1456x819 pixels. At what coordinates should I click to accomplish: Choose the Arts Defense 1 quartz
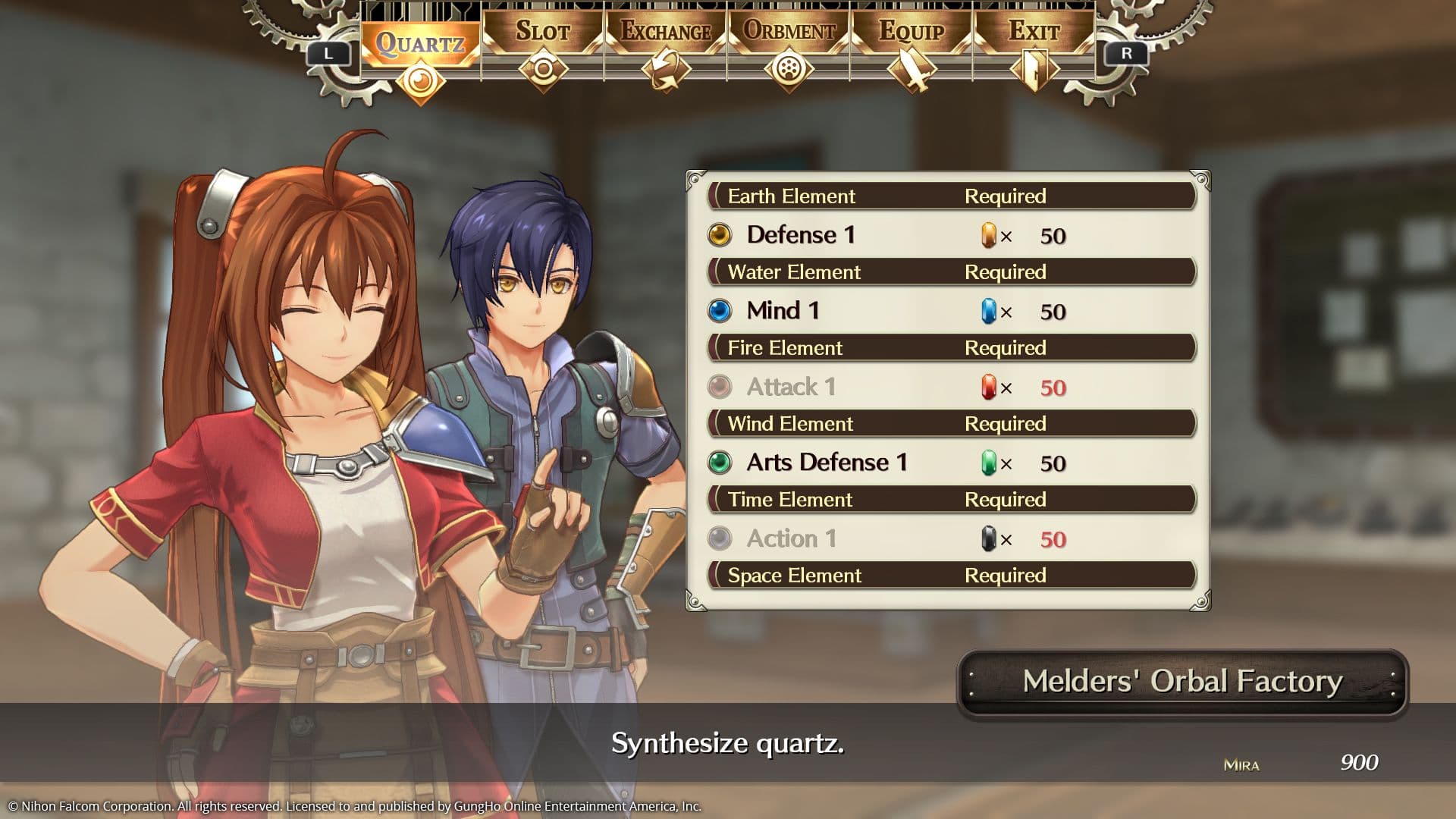(x=827, y=463)
